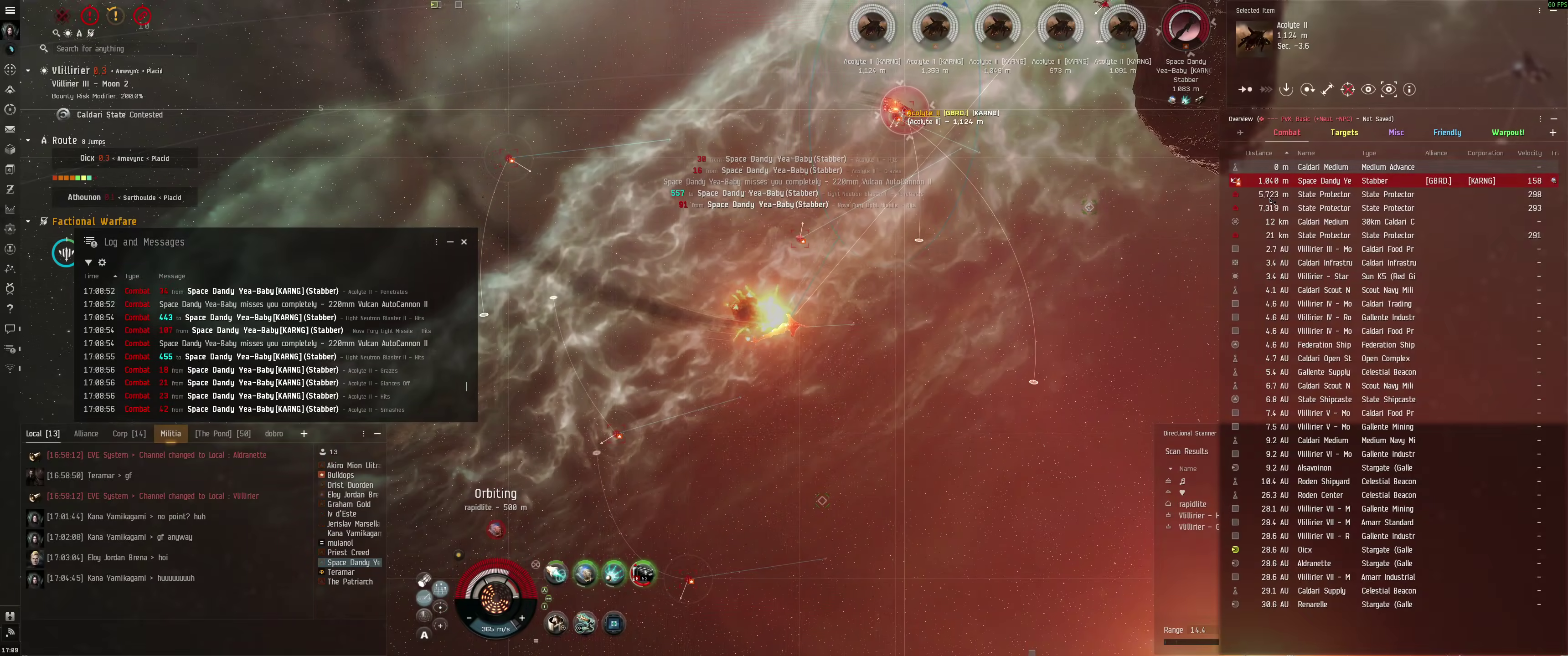Open the Alliance chat tab

click(86, 433)
